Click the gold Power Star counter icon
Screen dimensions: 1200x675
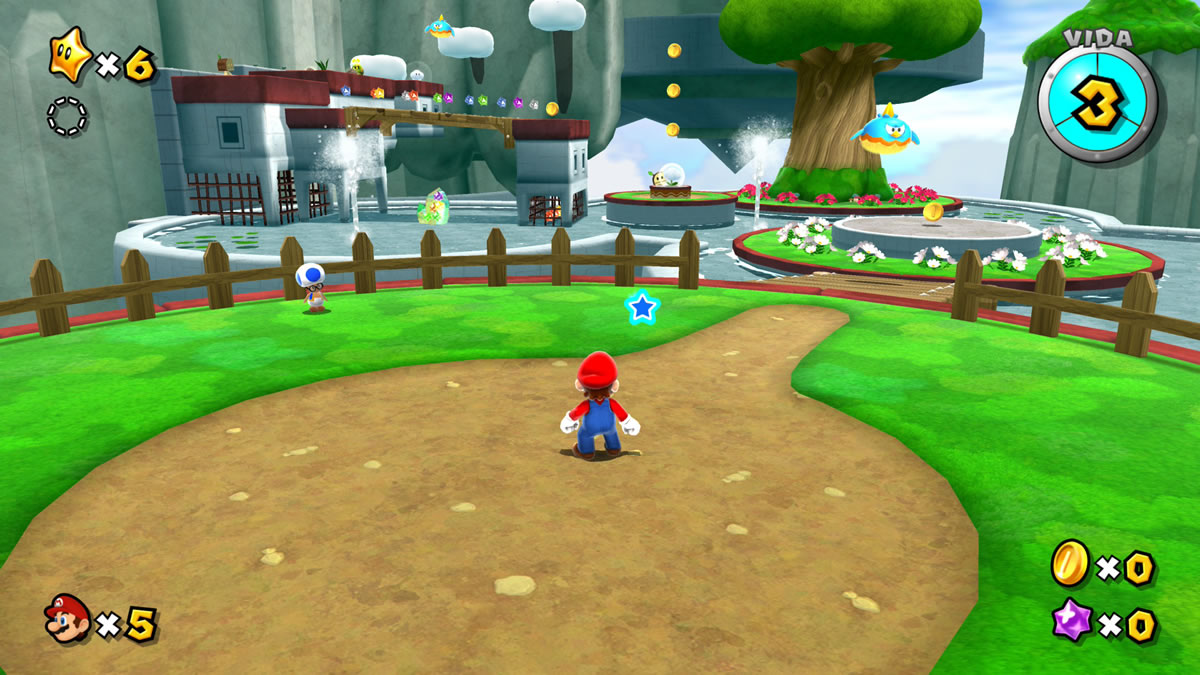coord(70,55)
